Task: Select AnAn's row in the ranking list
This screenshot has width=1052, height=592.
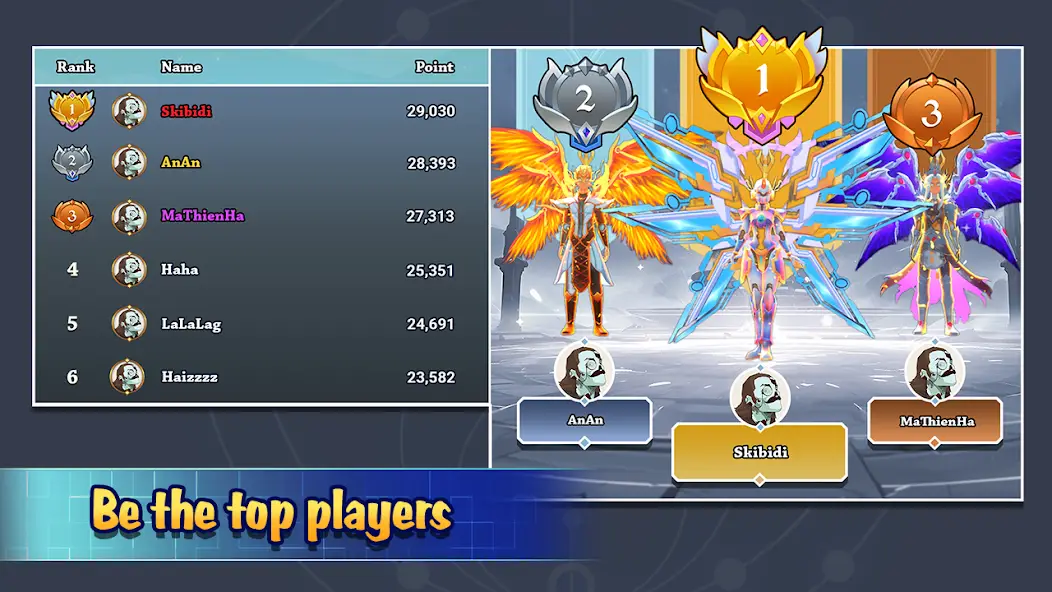Action: coord(260,163)
